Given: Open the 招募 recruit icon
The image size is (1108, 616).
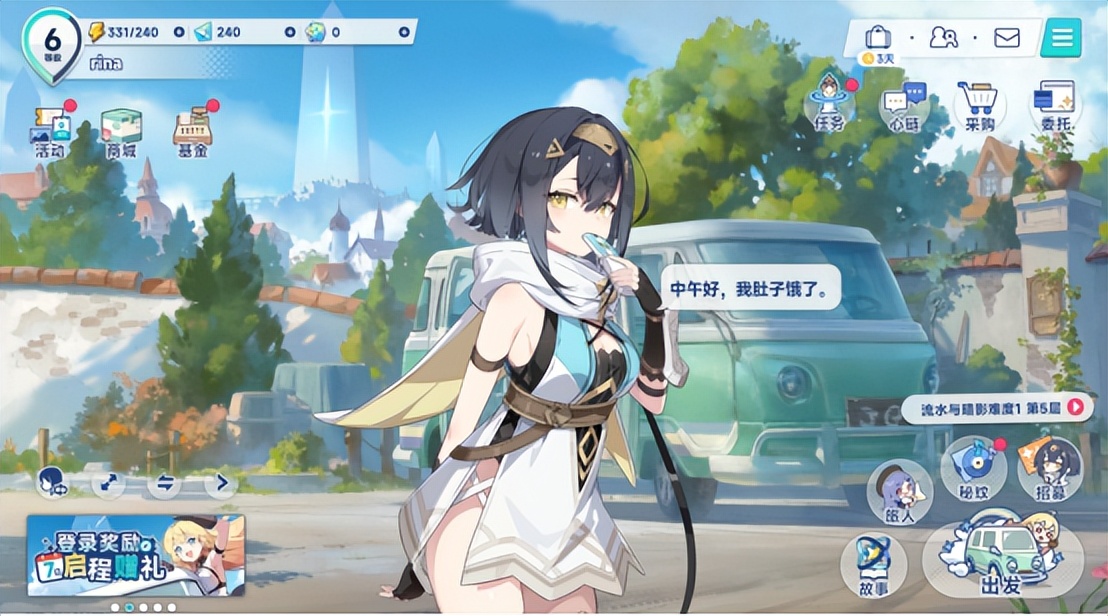Looking at the screenshot, I should click(1050, 470).
